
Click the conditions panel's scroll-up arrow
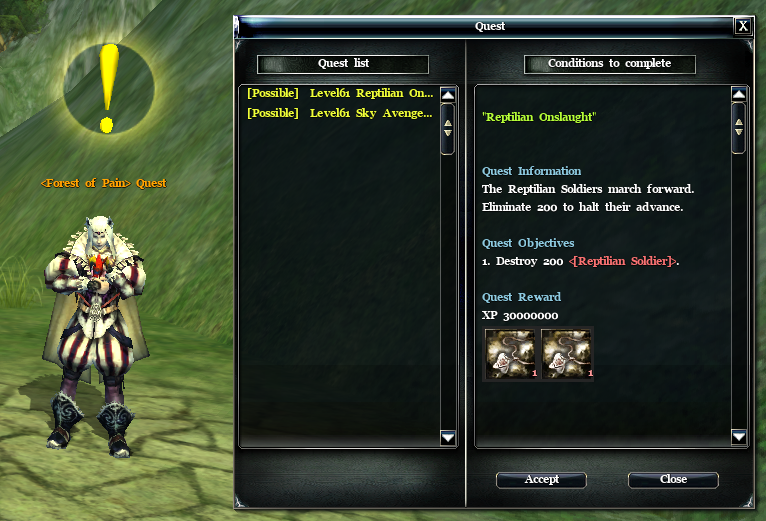pos(739,95)
